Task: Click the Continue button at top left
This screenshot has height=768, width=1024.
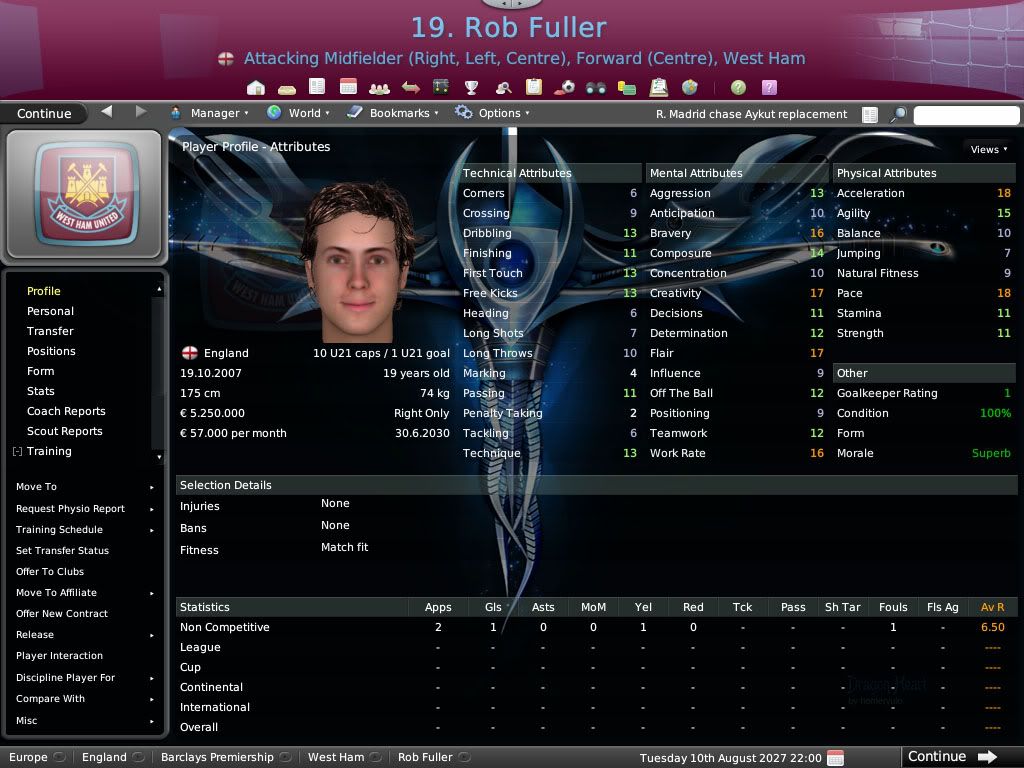Action: (44, 113)
